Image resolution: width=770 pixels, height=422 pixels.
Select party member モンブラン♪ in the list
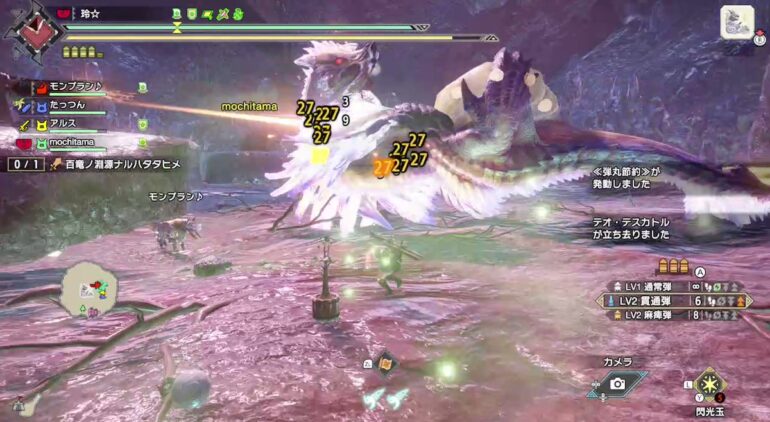click(x=75, y=88)
